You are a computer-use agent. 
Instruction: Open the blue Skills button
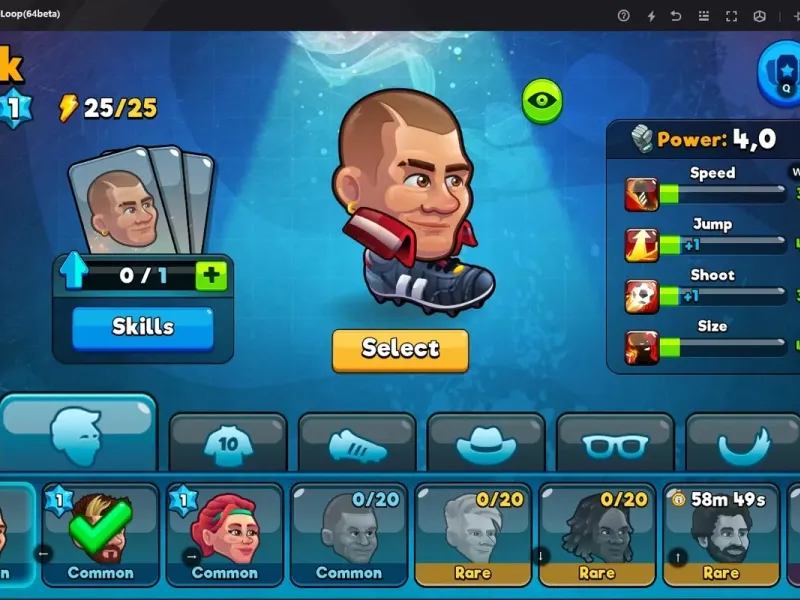coord(142,327)
